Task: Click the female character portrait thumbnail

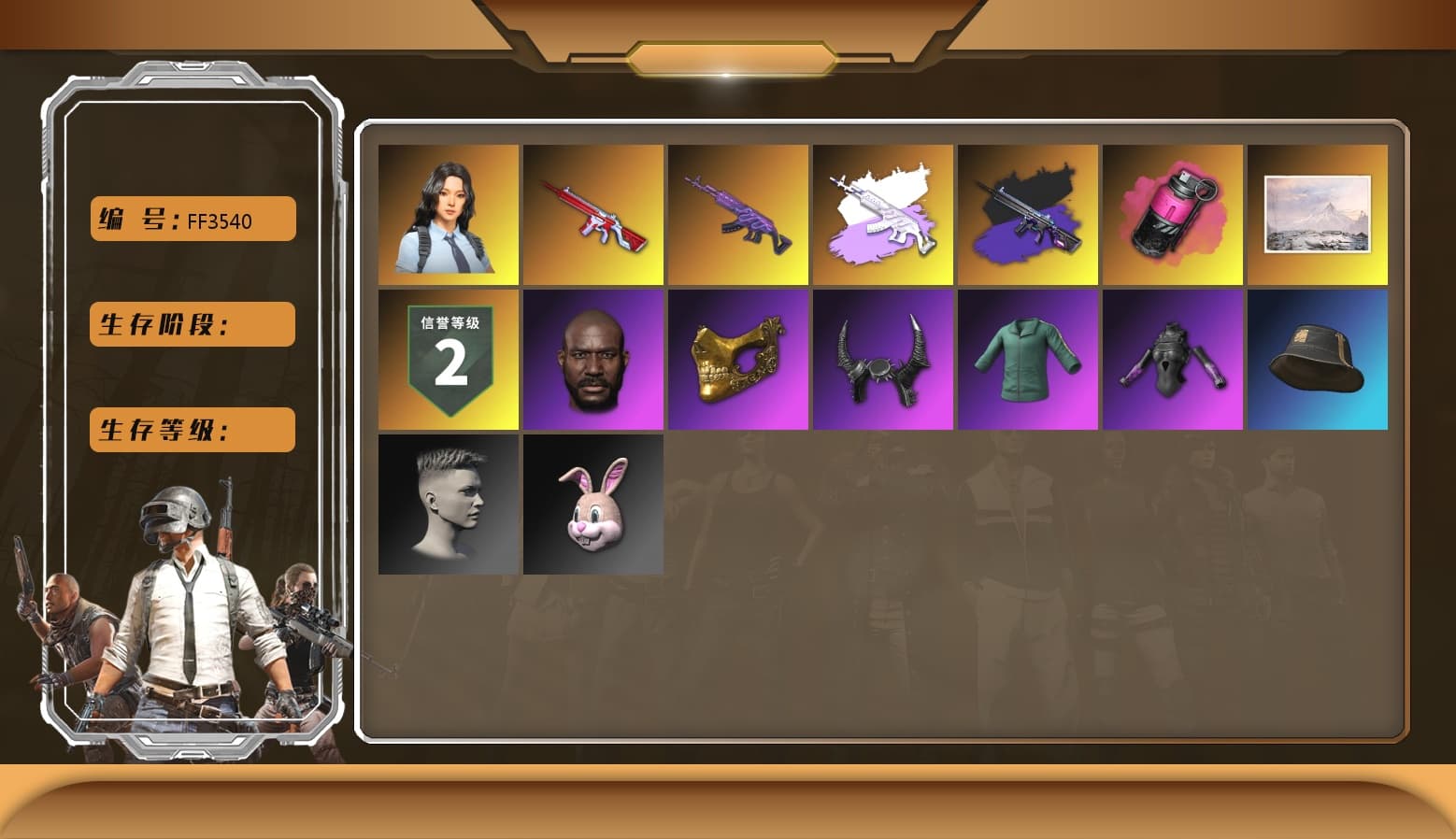Action: point(448,214)
